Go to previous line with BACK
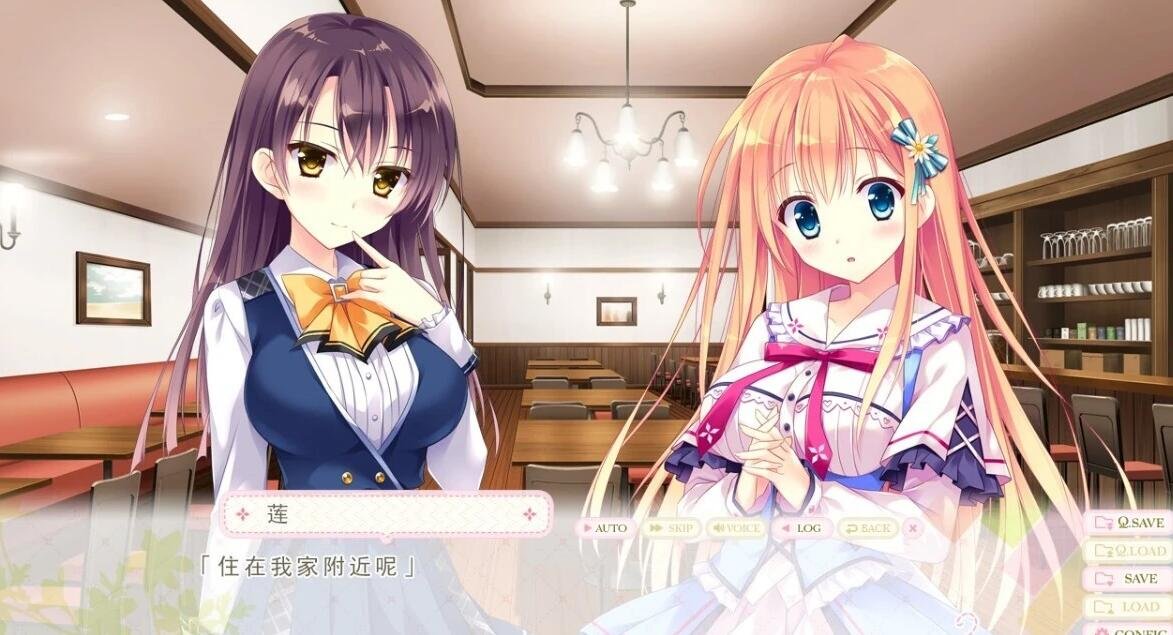This screenshot has height=635, width=1173. (865, 528)
